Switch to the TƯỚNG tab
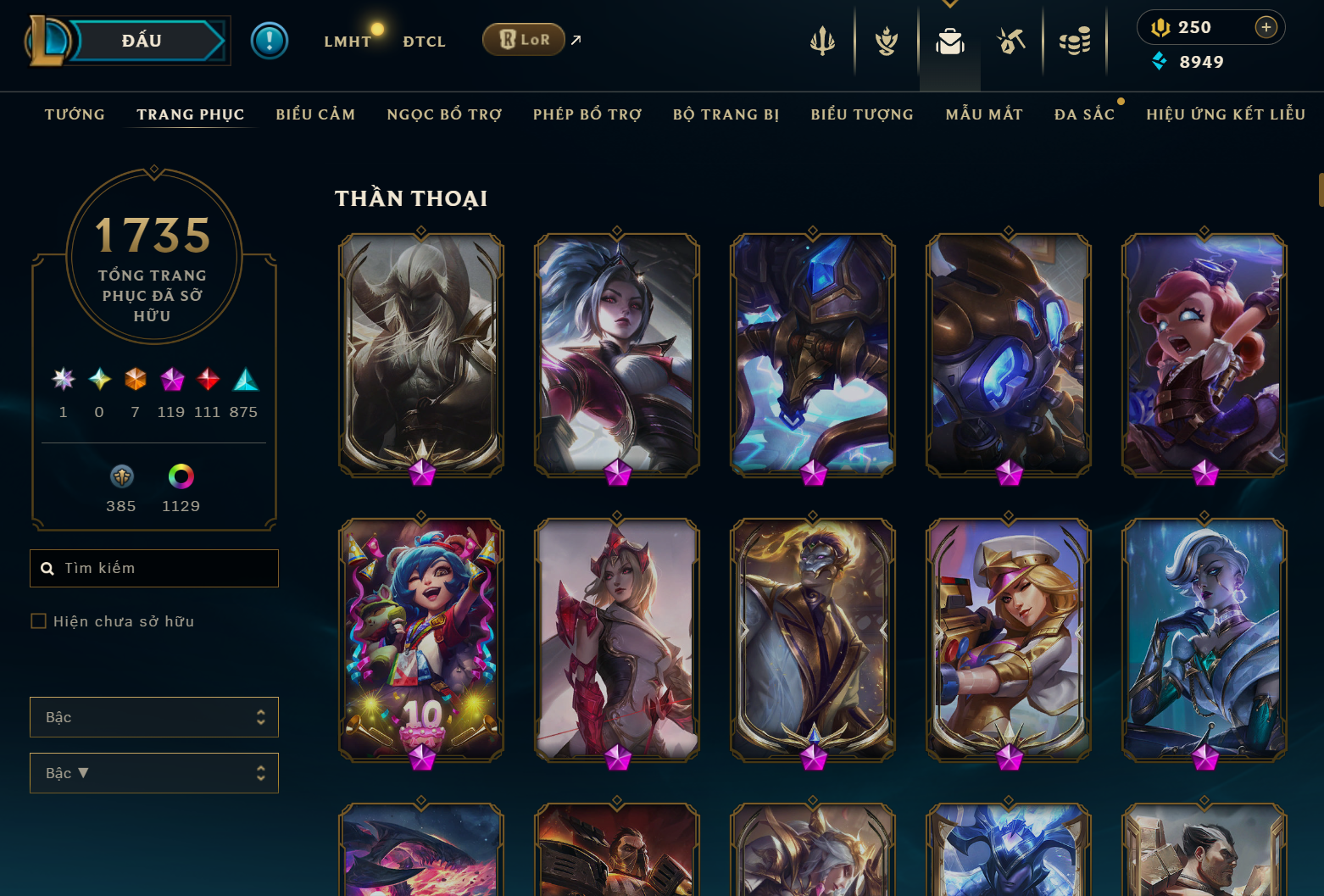 75,114
